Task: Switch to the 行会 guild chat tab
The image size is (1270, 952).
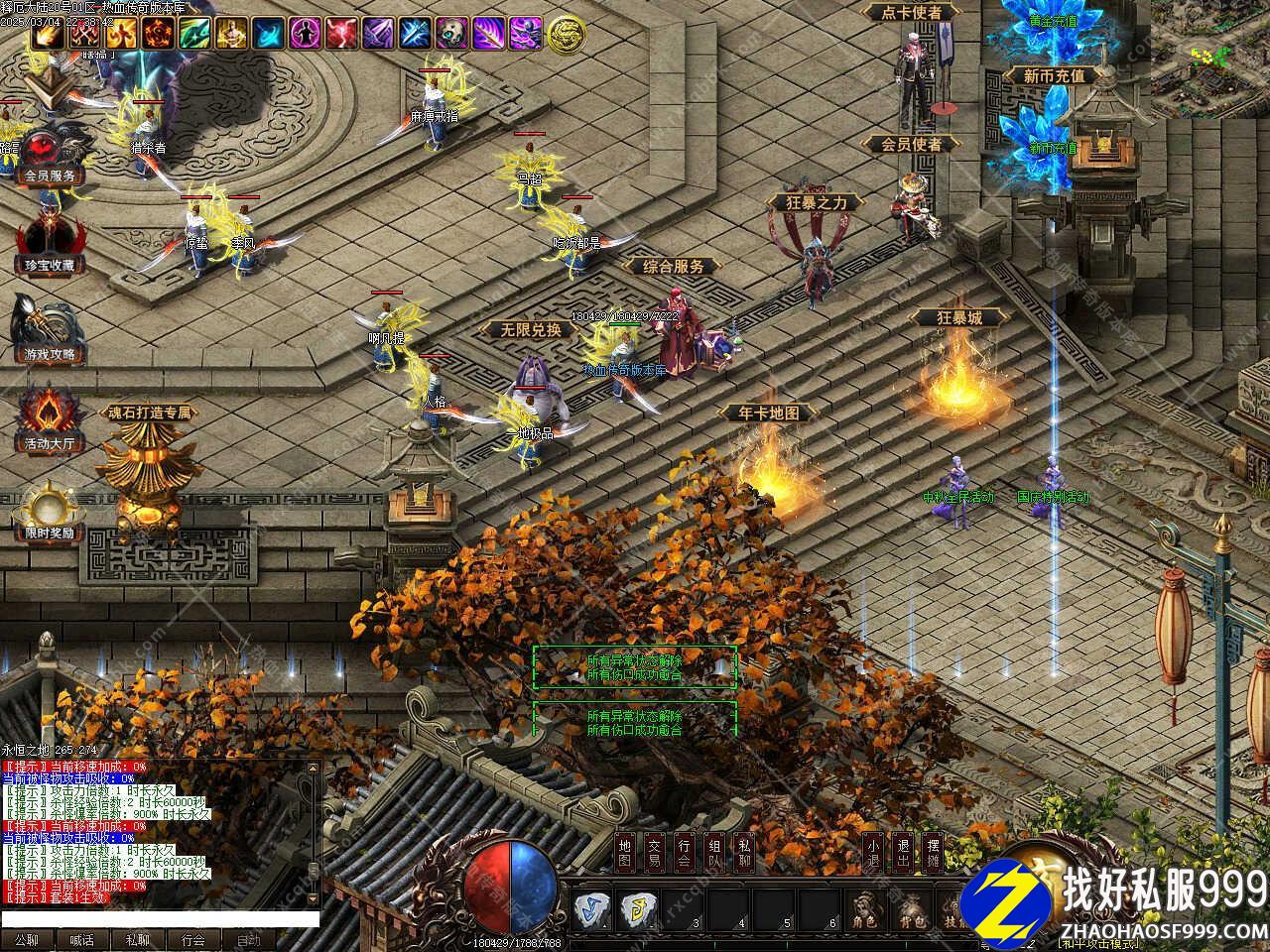Action: click(193, 939)
